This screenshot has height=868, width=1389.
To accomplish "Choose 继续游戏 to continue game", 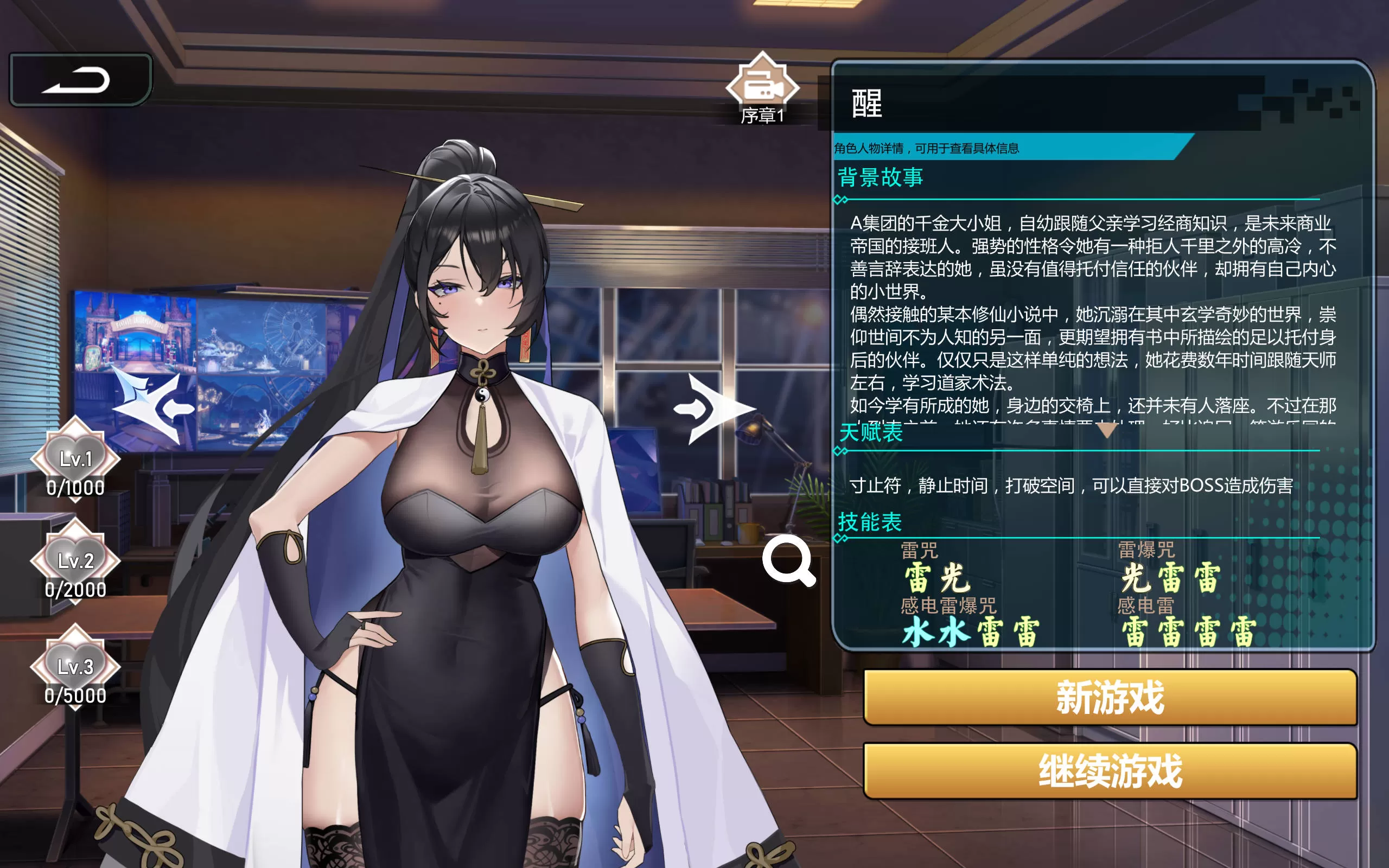I will (x=1110, y=771).
